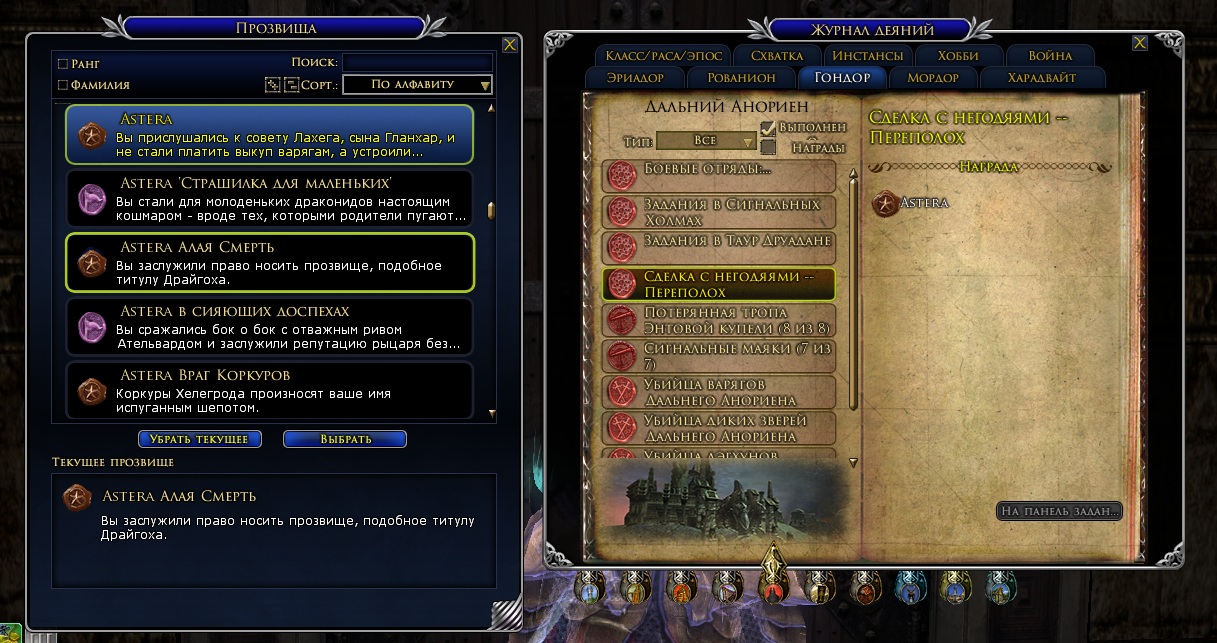Choose the Astera в сияющих доспехах title
Viewport: 1217px width, 643px height.
(268, 327)
